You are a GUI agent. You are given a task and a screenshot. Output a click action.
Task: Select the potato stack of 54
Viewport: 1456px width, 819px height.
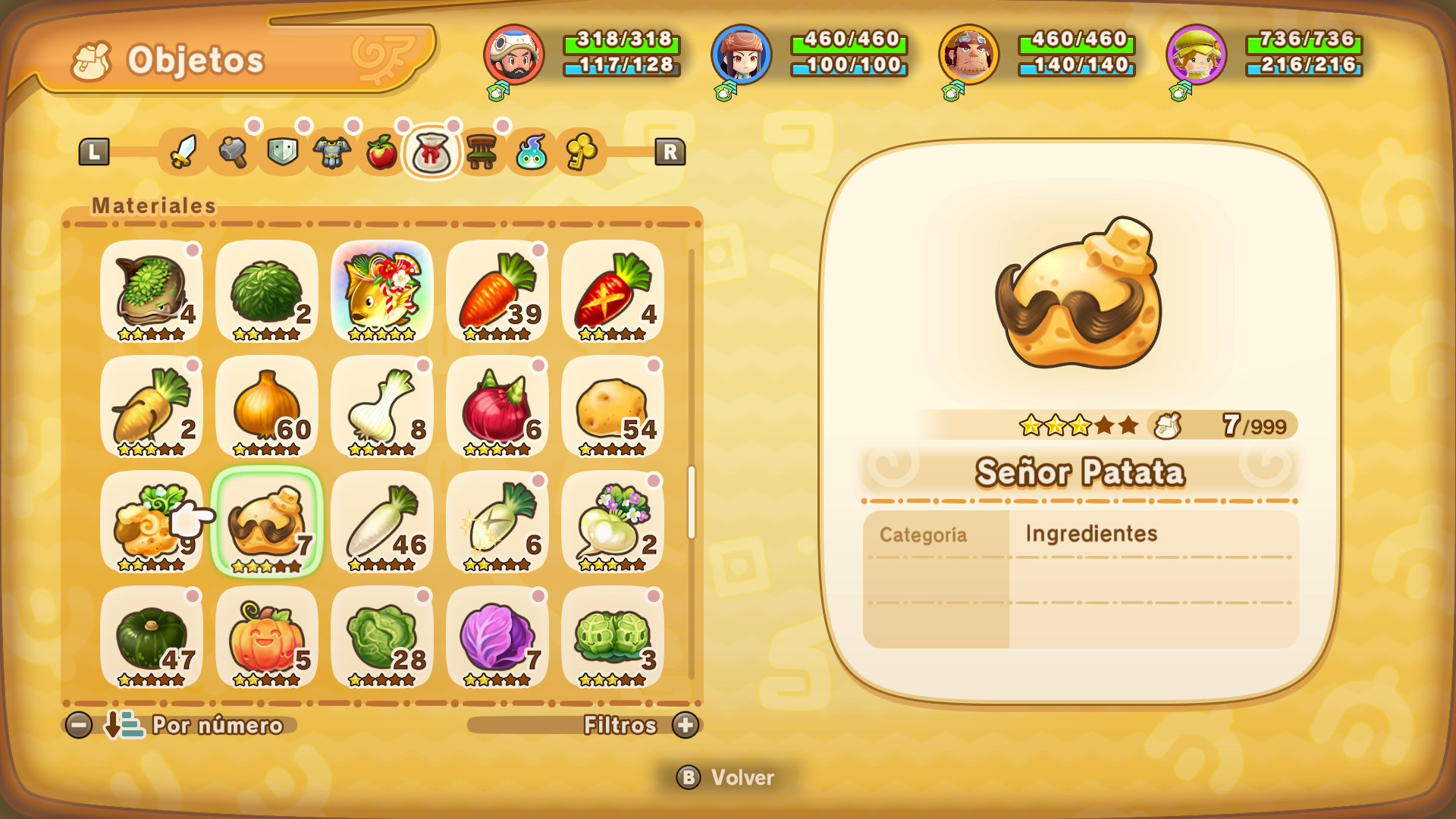[613, 407]
